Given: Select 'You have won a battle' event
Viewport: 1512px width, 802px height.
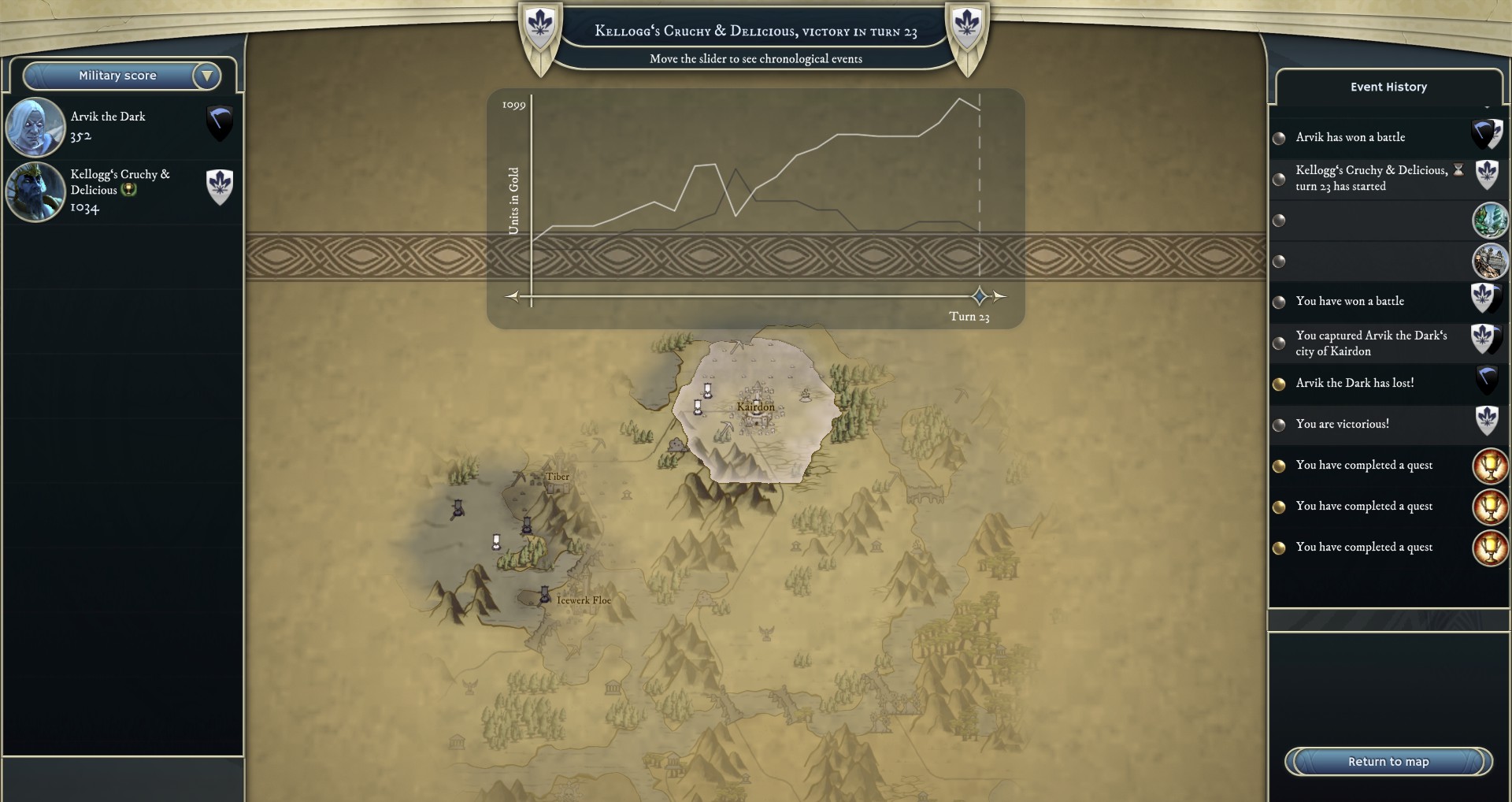Looking at the screenshot, I should pyautogui.click(x=1350, y=301).
